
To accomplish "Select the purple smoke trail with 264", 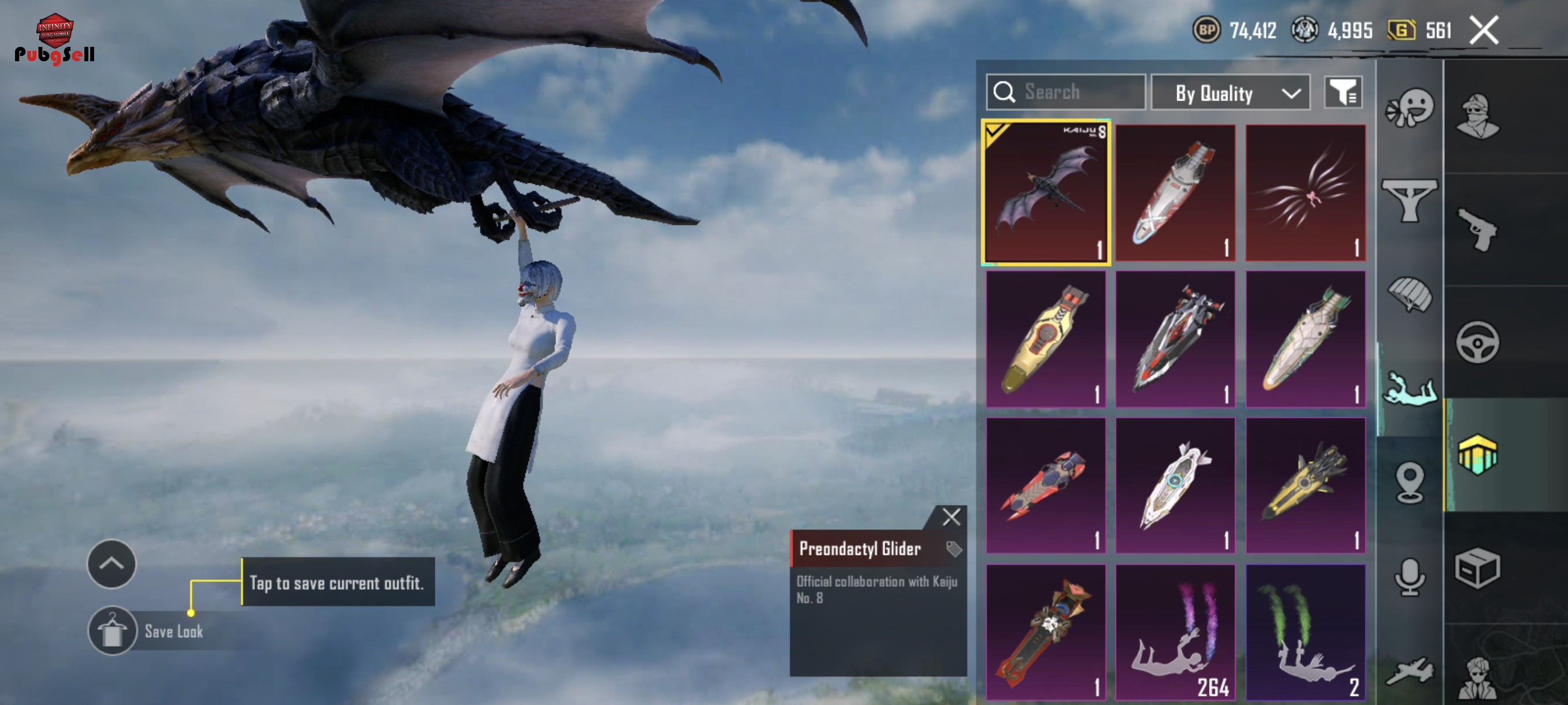I will 1175,632.
